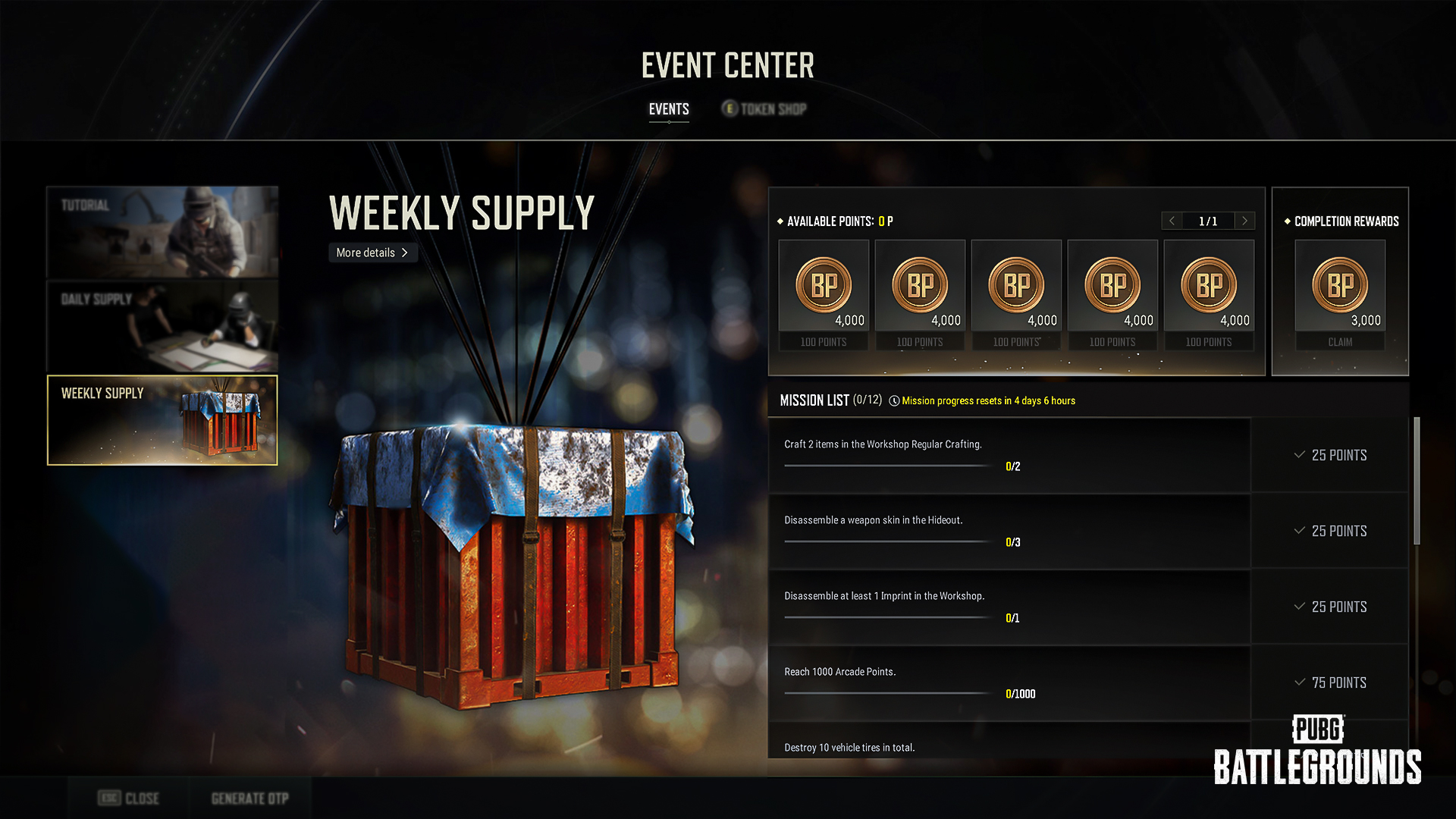Click the 75 Points mission reward
The width and height of the screenshot is (1456, 819).
pyautogui.click(x=1331, y=682)
